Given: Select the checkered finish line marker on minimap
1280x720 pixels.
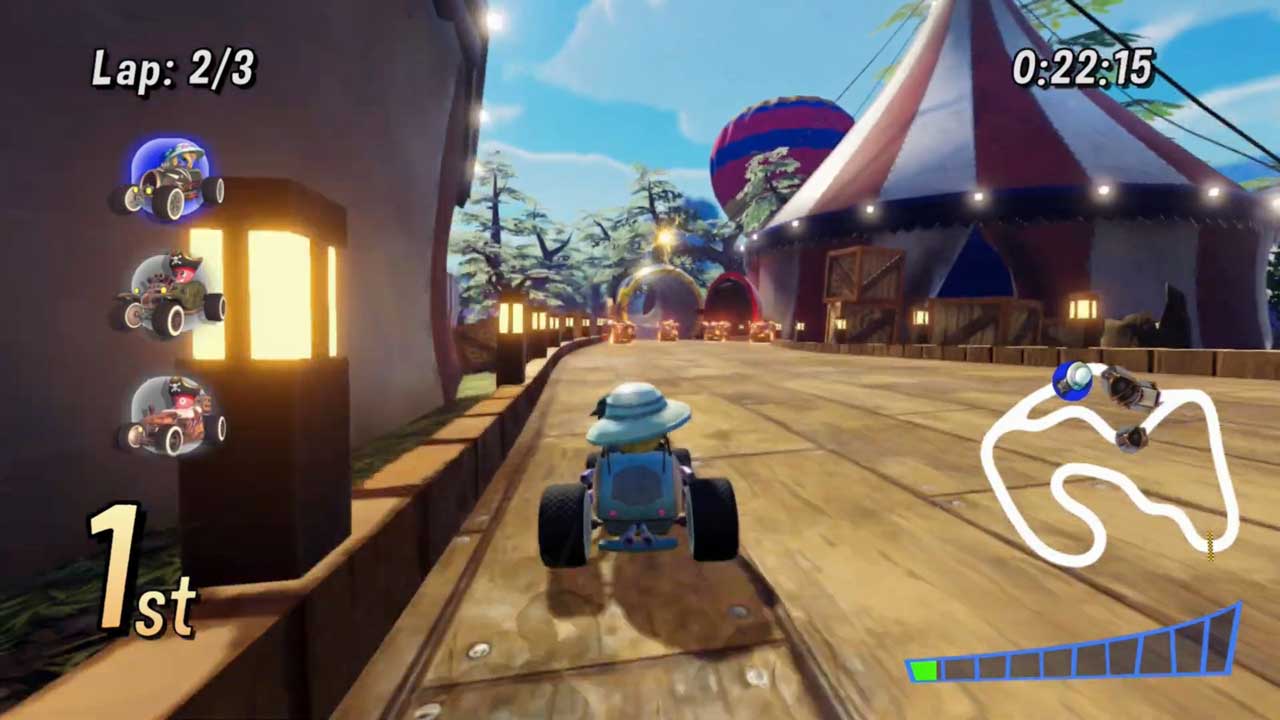Looking at the screenshot, I should coord(1210,543).
